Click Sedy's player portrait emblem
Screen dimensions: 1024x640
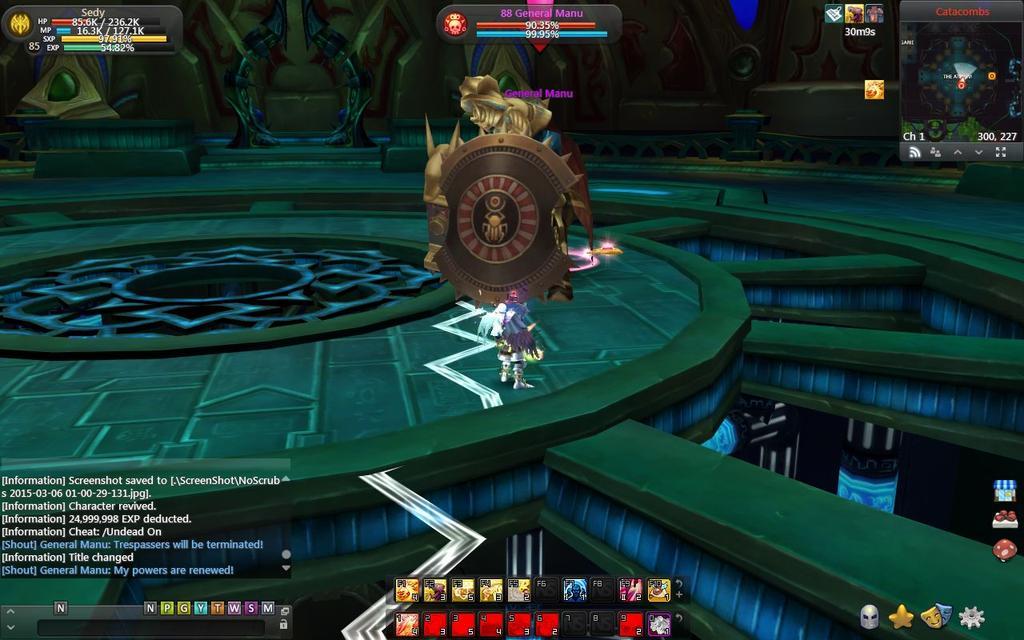[17, 24]
